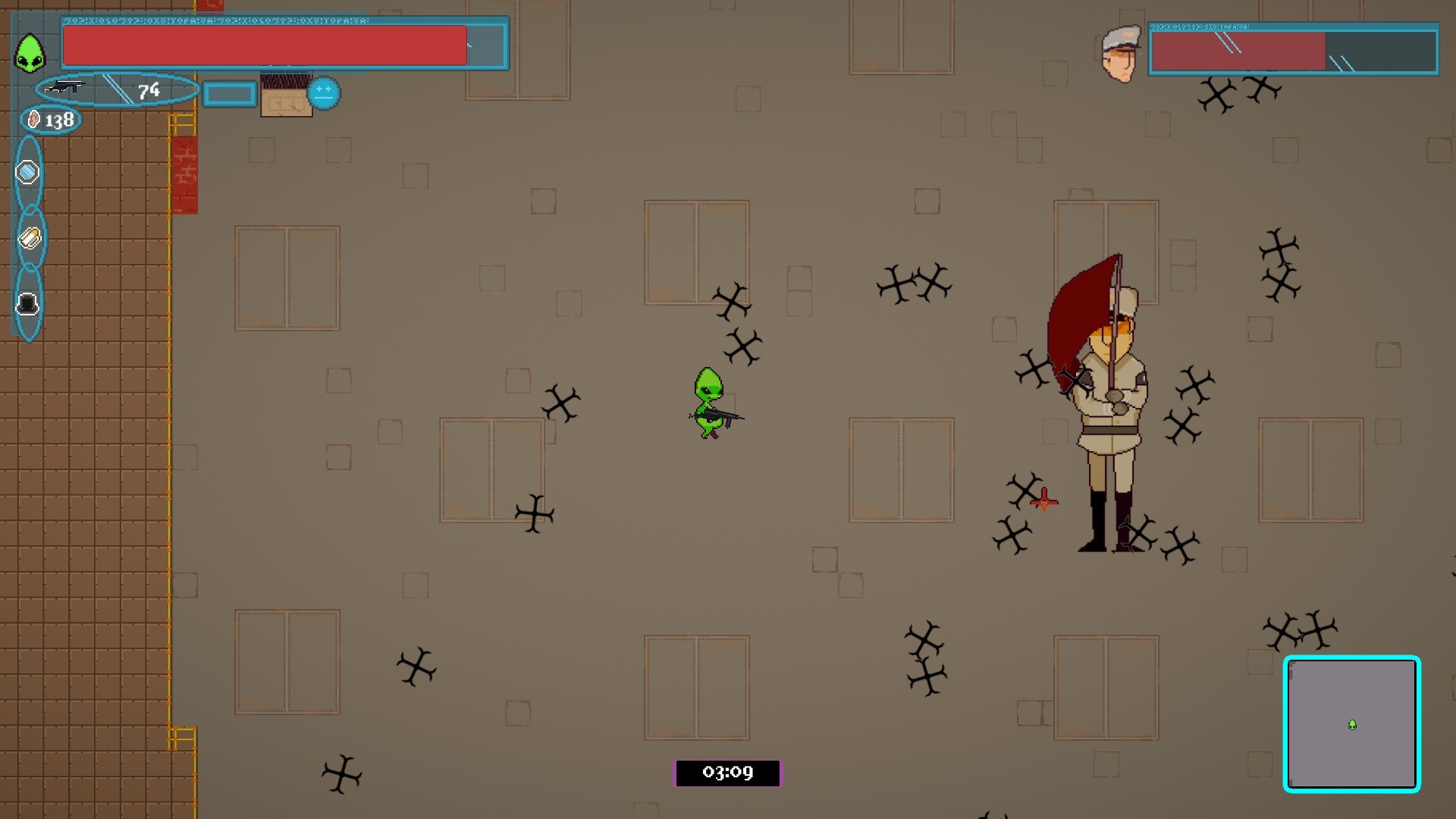
Task: Select the mirror item in first inventory slot
Action: [28, 172]
